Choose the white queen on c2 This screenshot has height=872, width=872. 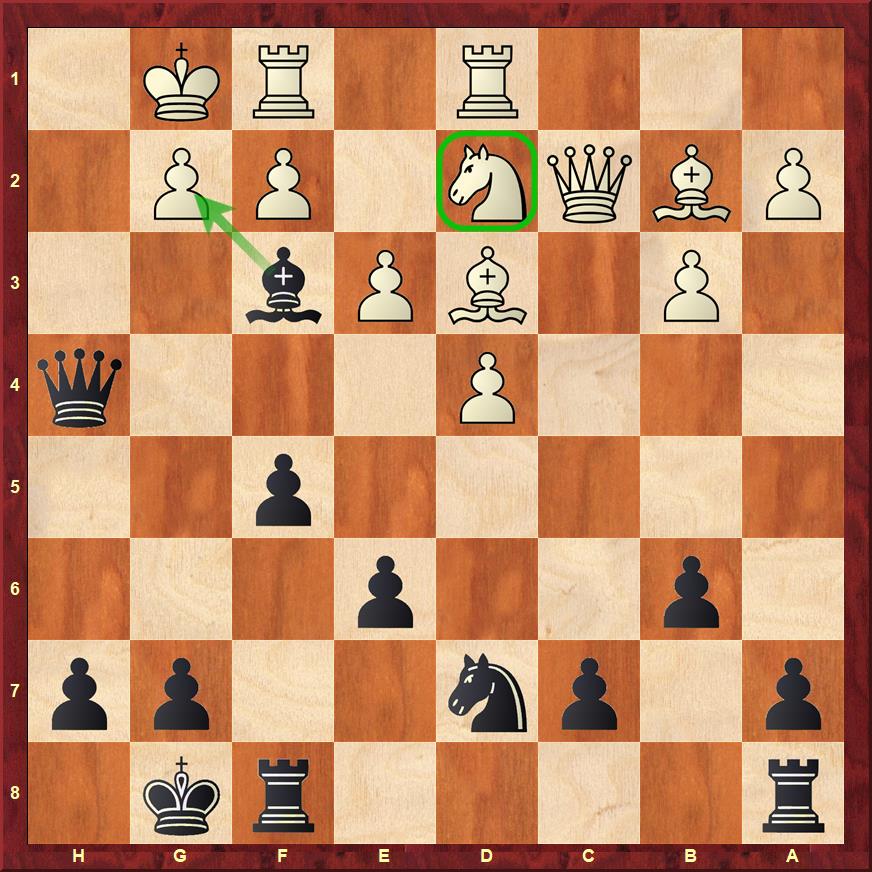click(x=589, y=182)
